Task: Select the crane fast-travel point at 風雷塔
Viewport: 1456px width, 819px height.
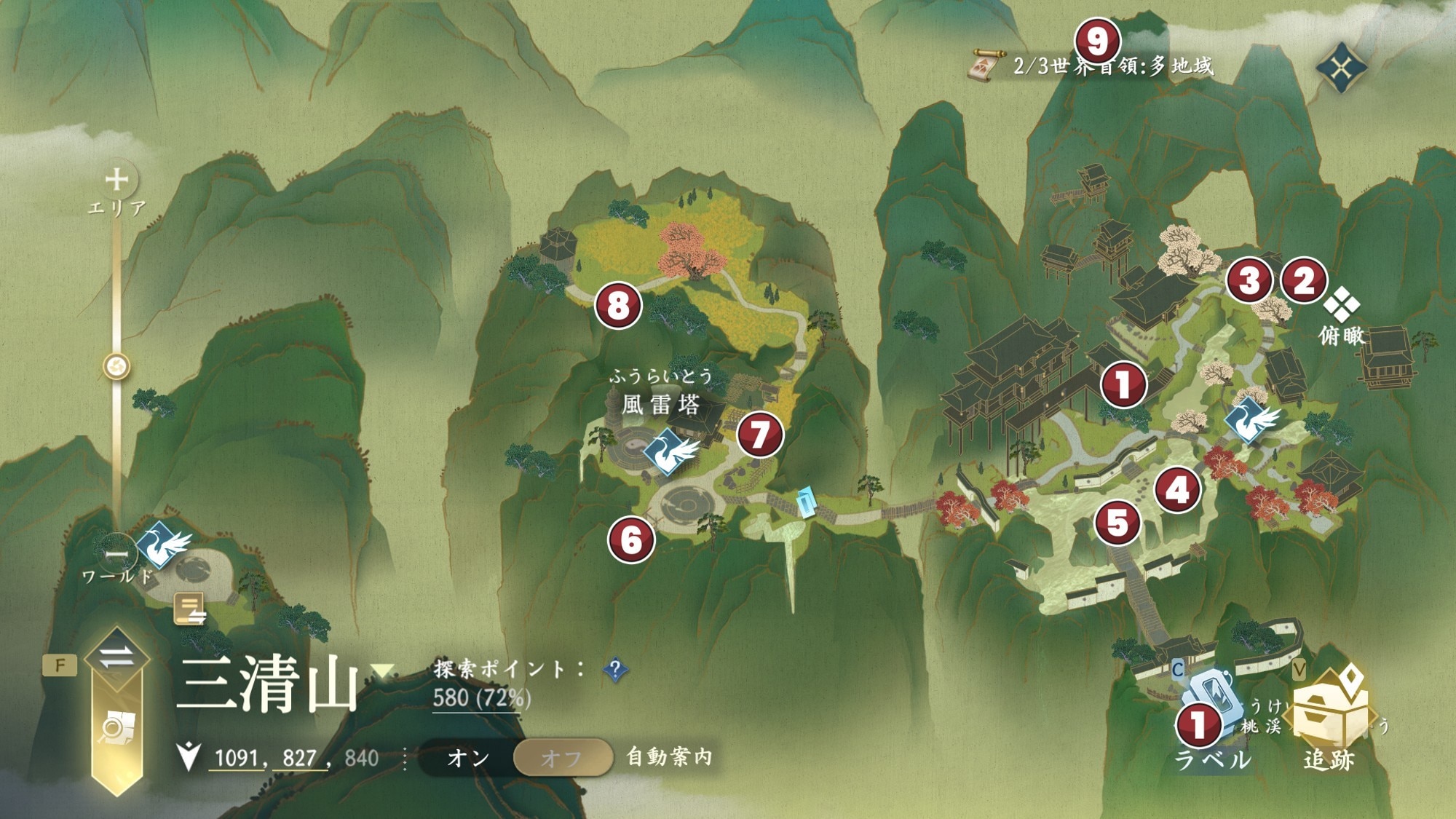Action: pyautogui.click(x=668, y=451)
